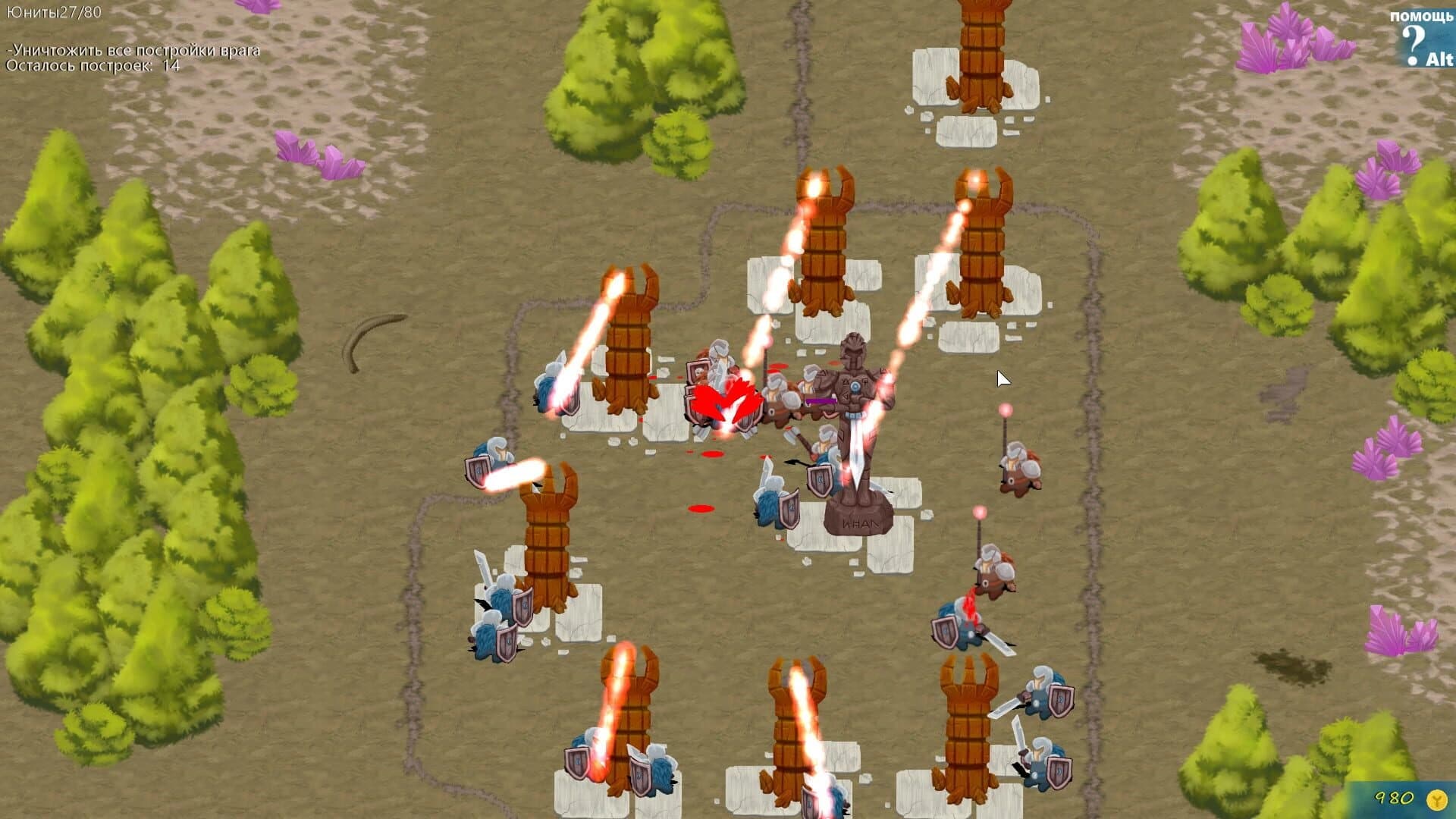The height and width of the screenshot is (819, 1456).
Task: Click the tower beside the statue's left
Action: tap(626, 341)
